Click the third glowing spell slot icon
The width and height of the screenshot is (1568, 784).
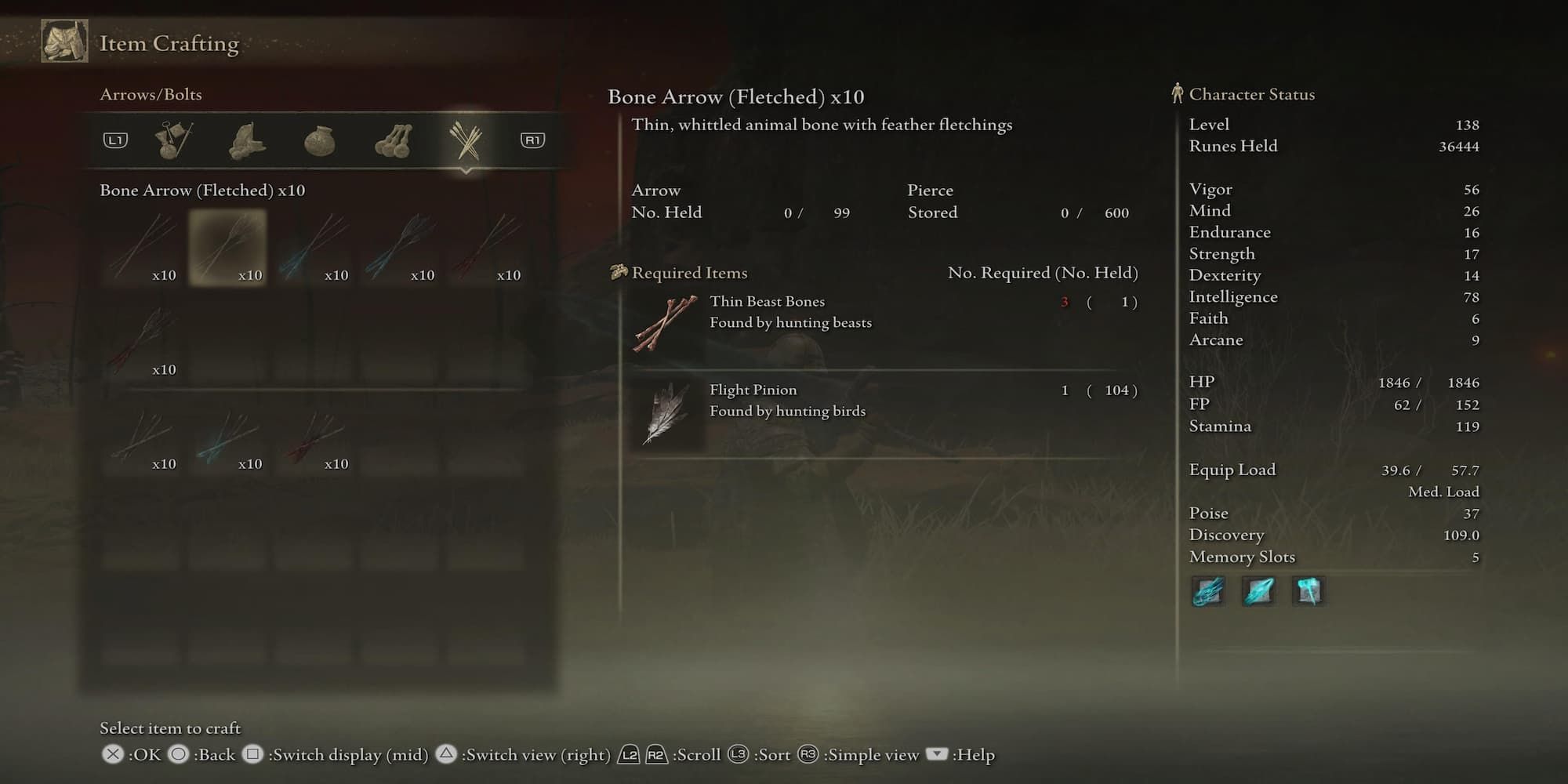(x=1308, y=592)
